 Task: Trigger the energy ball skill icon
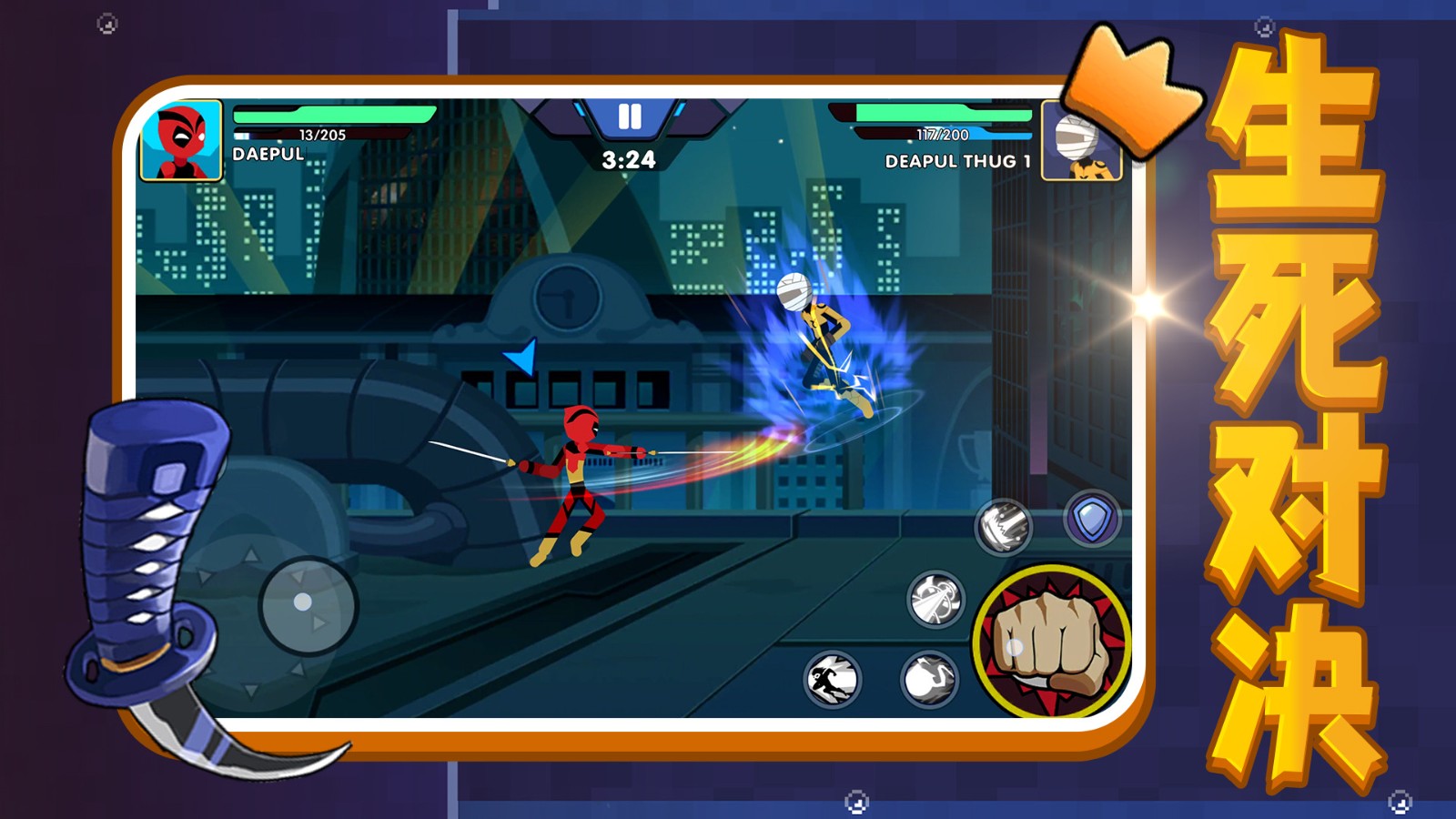[929, 679]
